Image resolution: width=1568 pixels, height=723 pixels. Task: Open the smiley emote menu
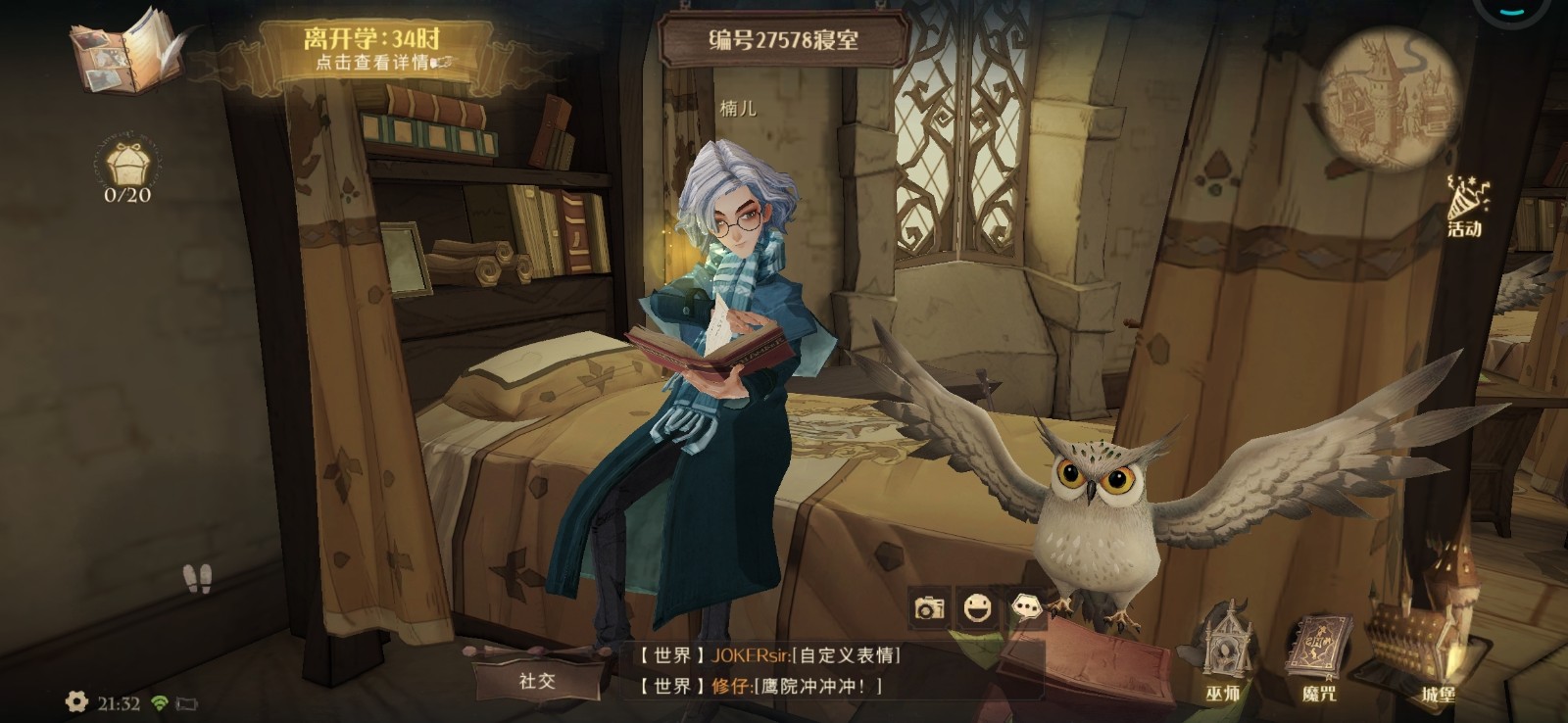(x=976, y=609)
